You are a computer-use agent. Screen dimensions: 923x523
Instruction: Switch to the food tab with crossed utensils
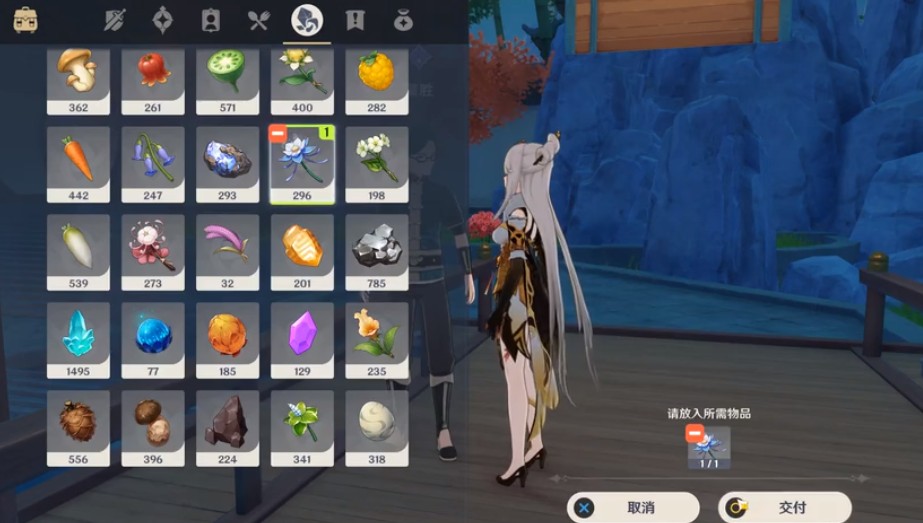pyautogui.click(x=259, y=20)
